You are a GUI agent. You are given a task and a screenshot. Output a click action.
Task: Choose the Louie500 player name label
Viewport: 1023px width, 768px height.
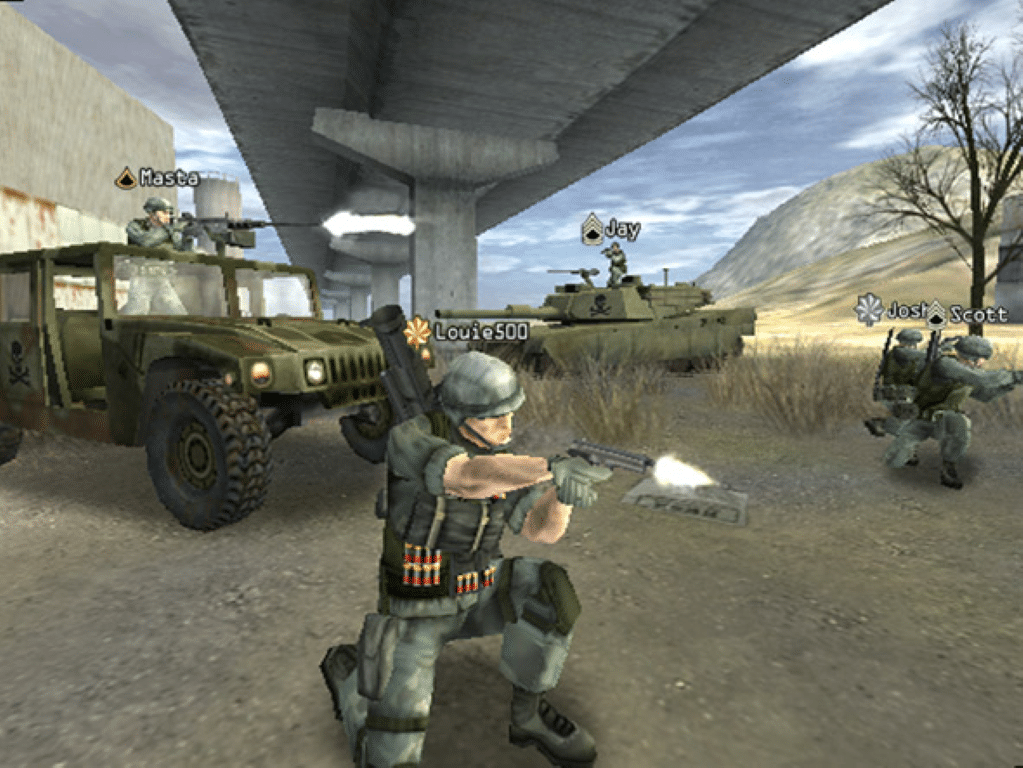pos(468,331)
